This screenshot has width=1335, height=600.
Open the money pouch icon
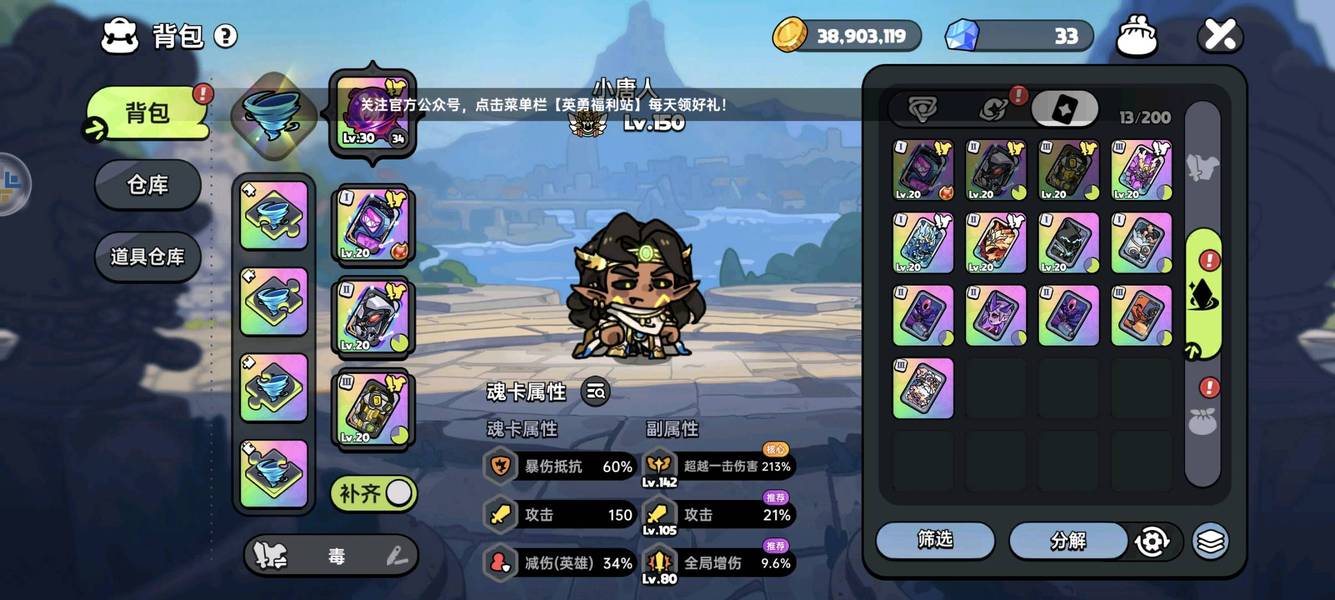[1137, 37]
